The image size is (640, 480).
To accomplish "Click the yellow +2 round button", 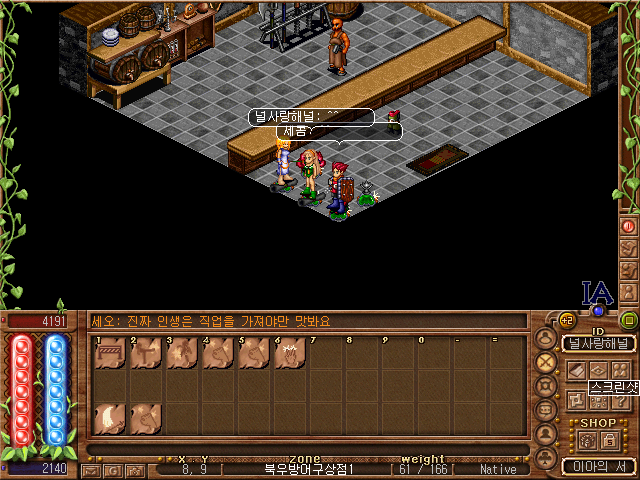I will [566, 320].
